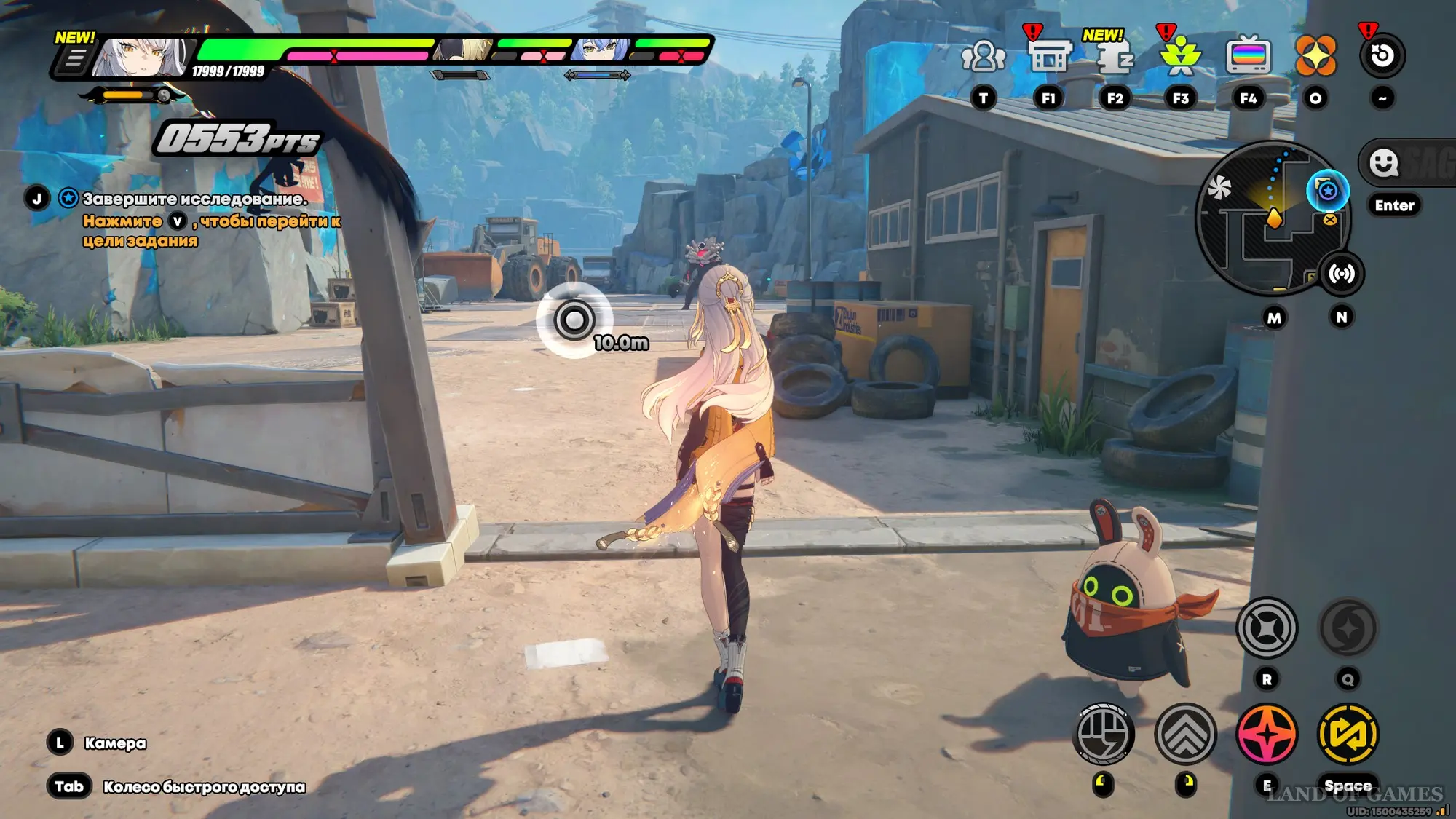Open the rainbow TV icon
The width and height of the screenshot is (1456, 819).
(1248, 56)
